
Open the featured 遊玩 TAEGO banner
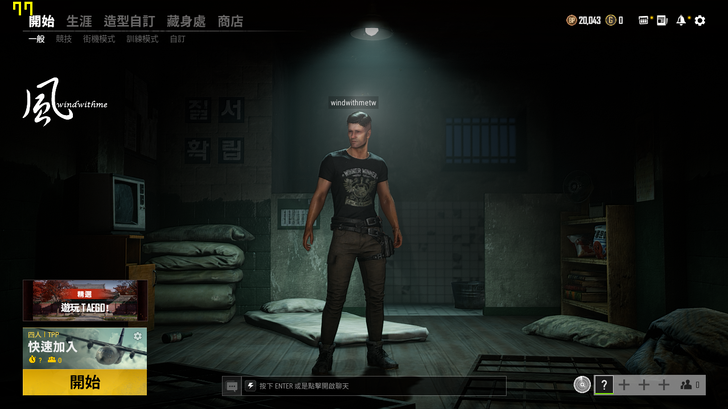point(85,300)
